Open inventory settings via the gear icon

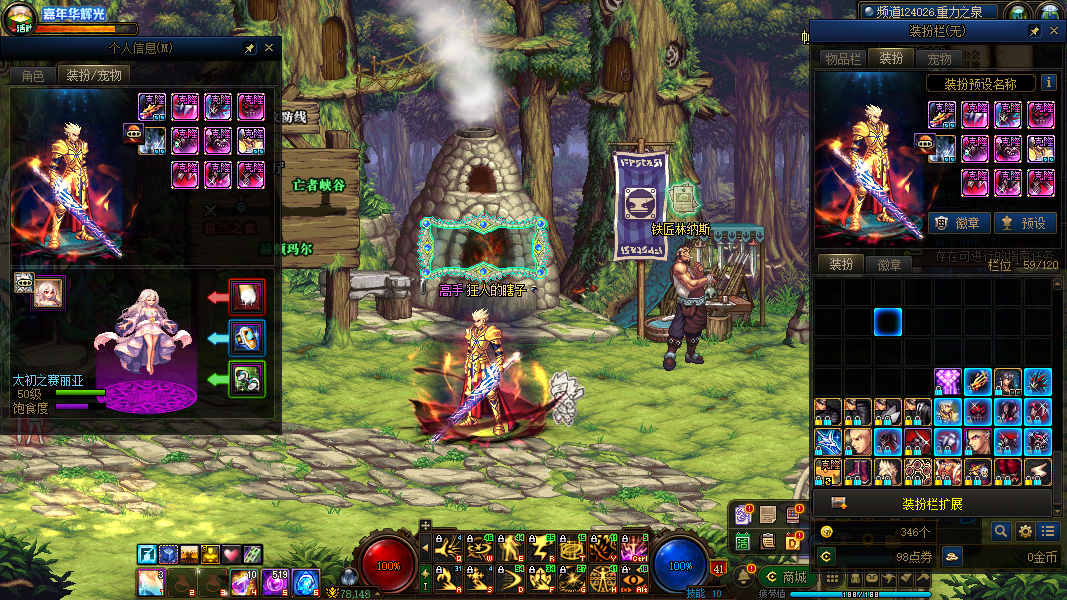click(1025, 531)
